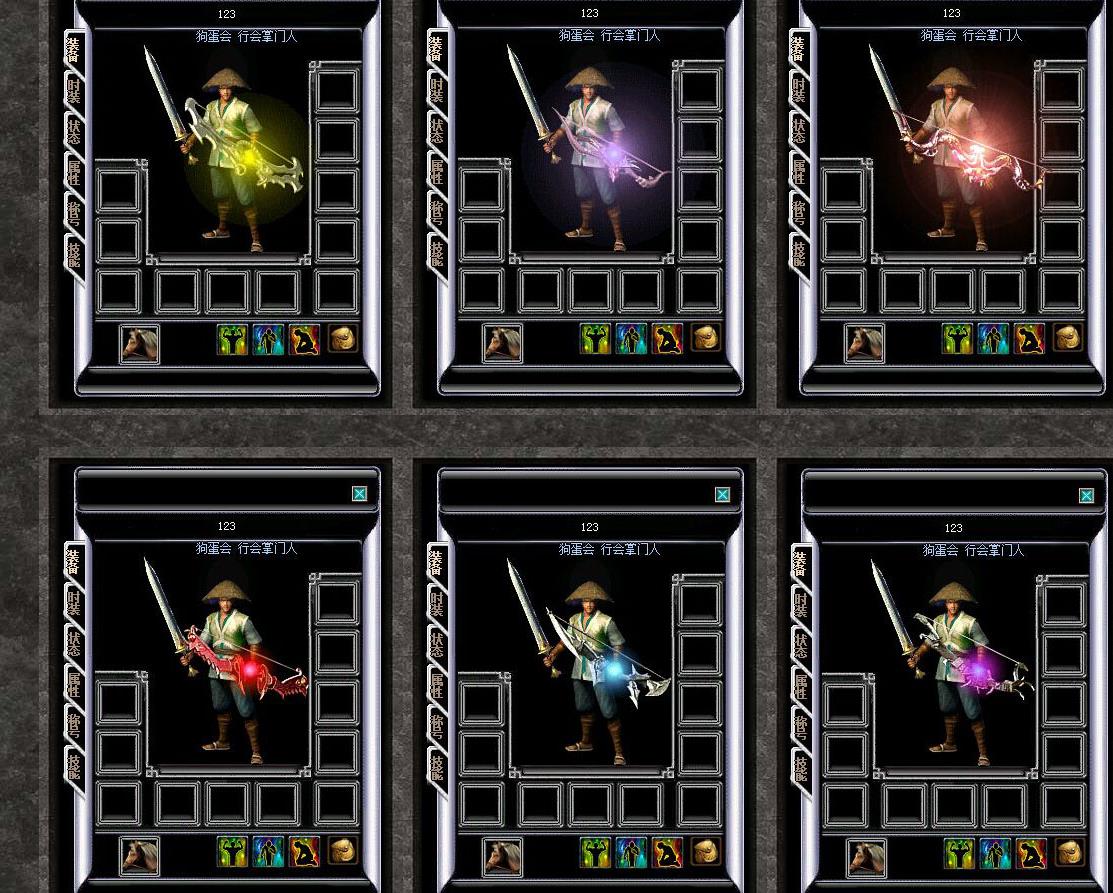Click orange kneeling figure icon in red-glow panel

click(x=304, y=852)
